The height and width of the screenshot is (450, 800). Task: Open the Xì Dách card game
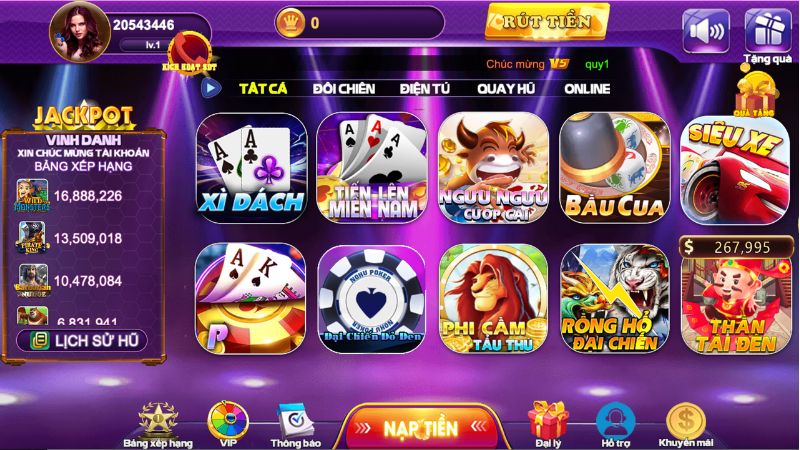click(x=251, y=168)
